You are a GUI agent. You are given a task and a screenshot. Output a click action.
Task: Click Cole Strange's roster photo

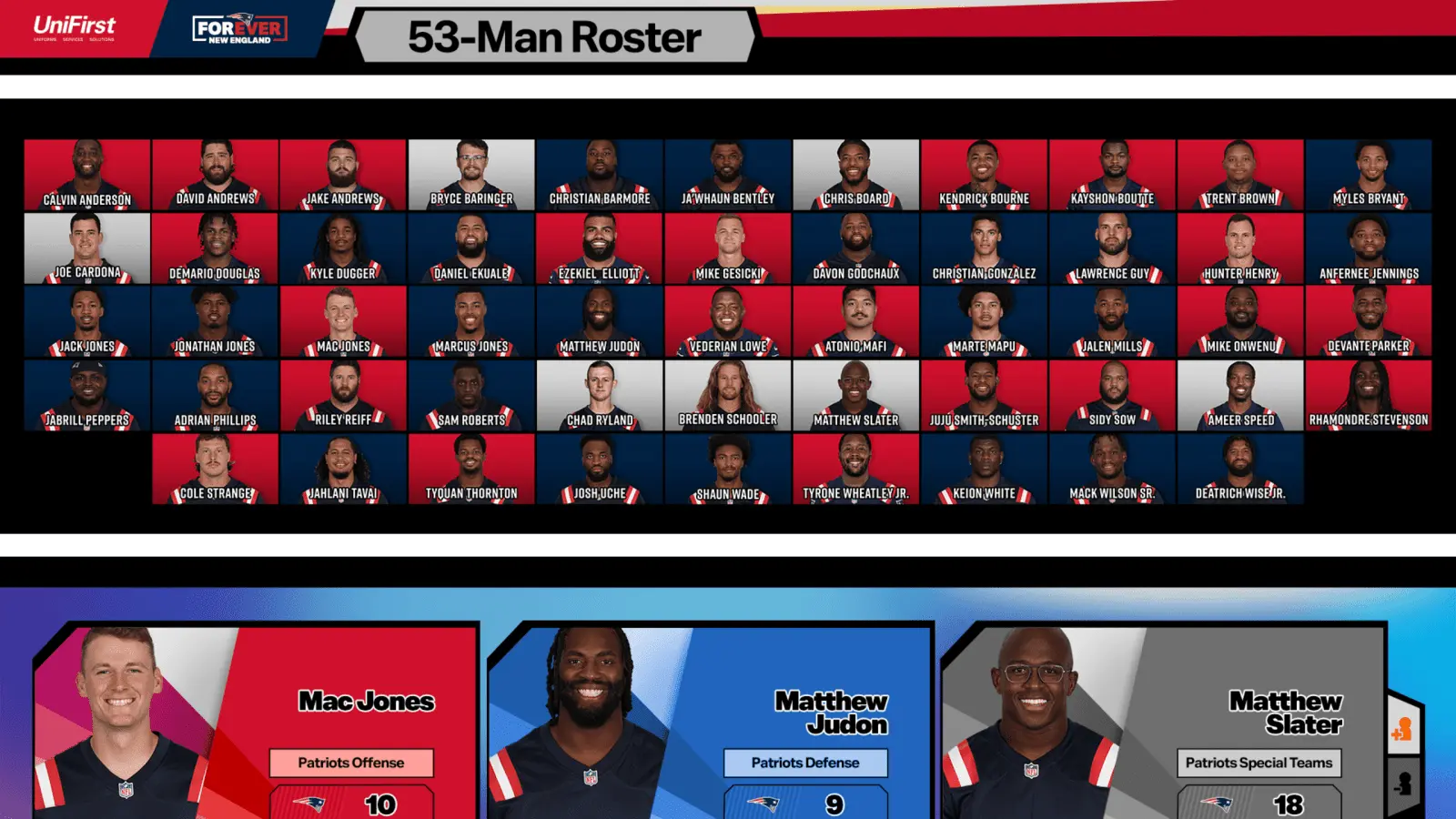pyautogui.click(x=216, y=469)
